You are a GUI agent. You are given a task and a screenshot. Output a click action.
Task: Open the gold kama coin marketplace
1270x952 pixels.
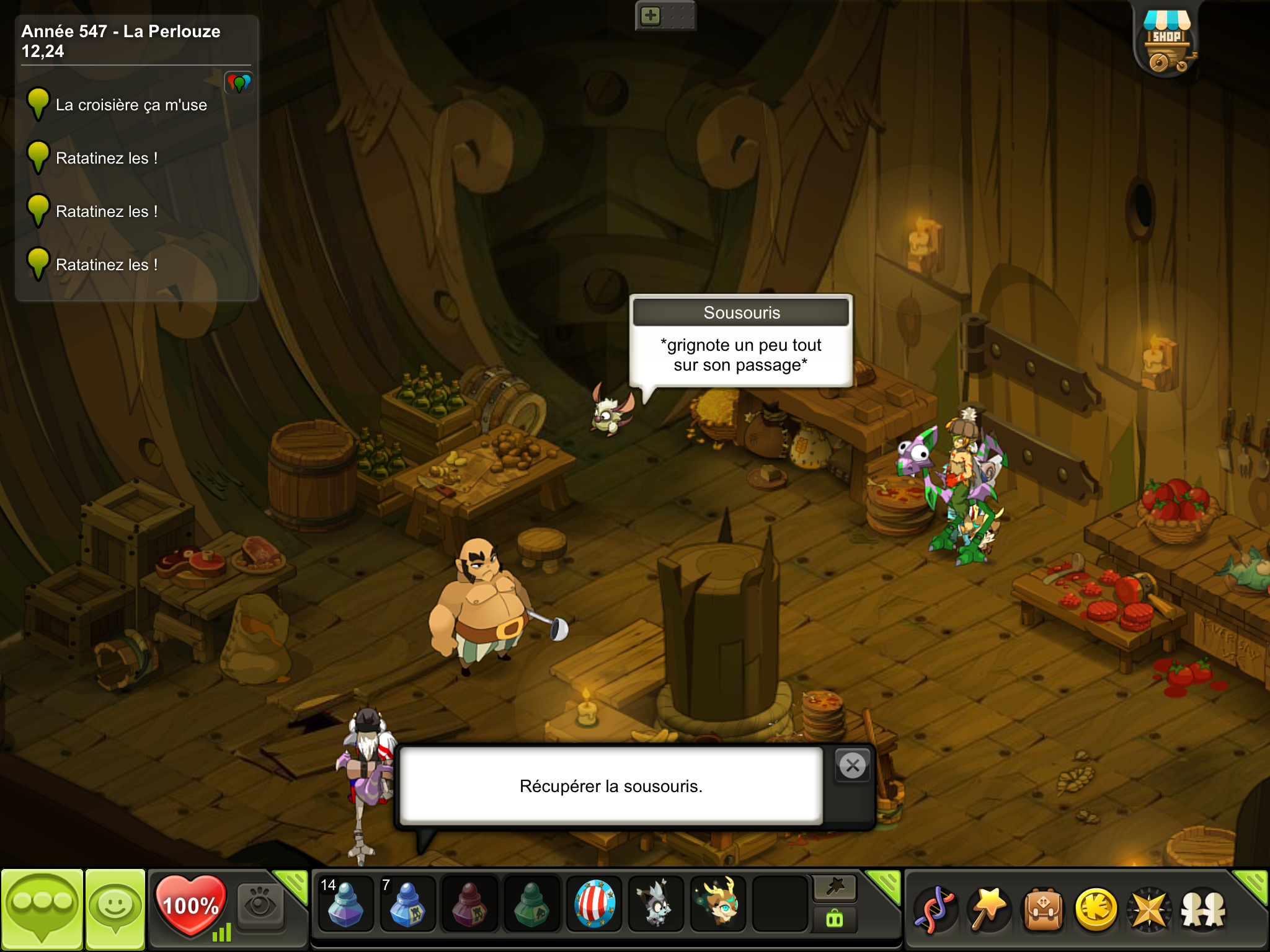pyautogui.click(x=1096, y=910)
